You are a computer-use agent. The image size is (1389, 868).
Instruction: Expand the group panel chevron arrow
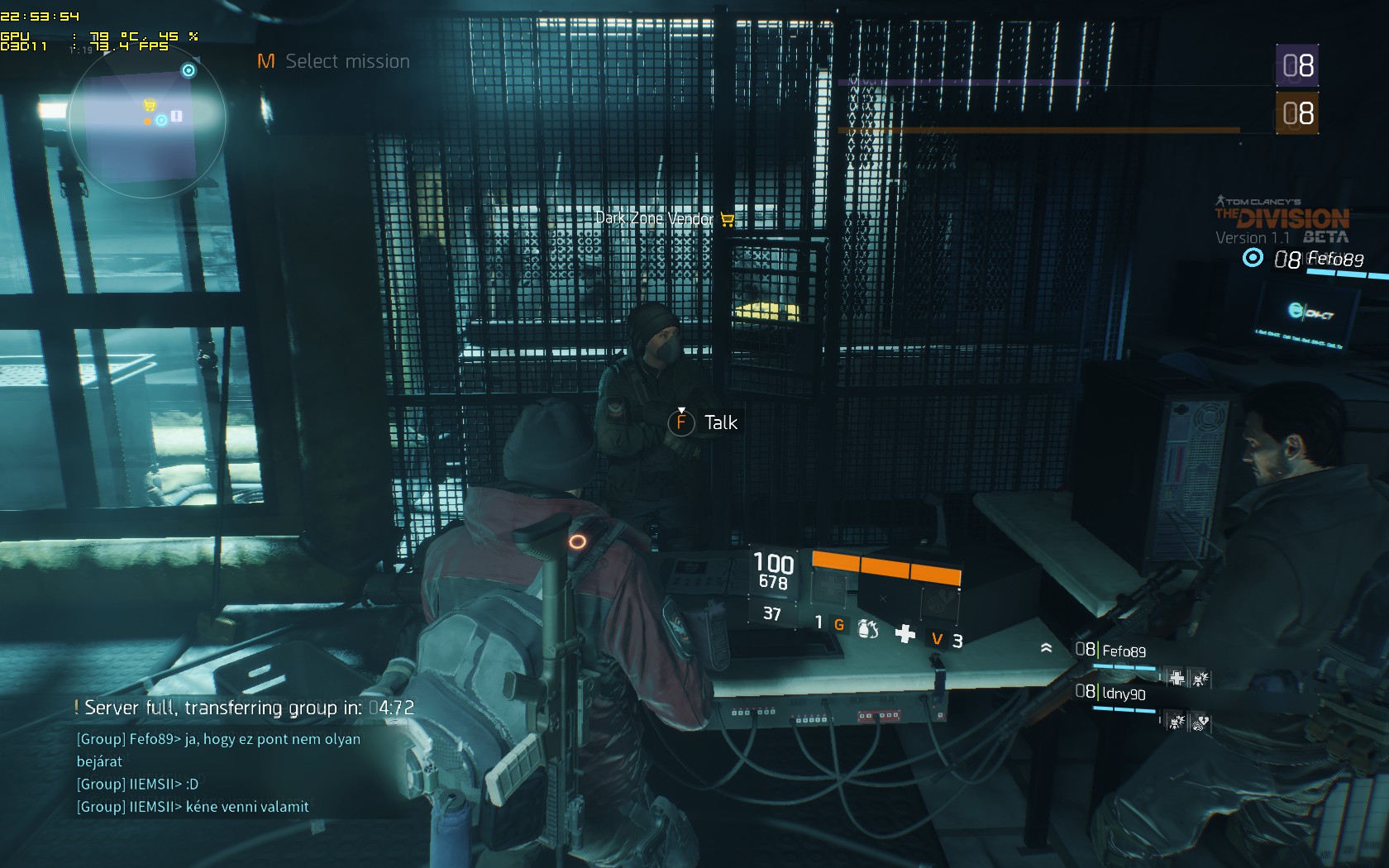click(1046, 648)
